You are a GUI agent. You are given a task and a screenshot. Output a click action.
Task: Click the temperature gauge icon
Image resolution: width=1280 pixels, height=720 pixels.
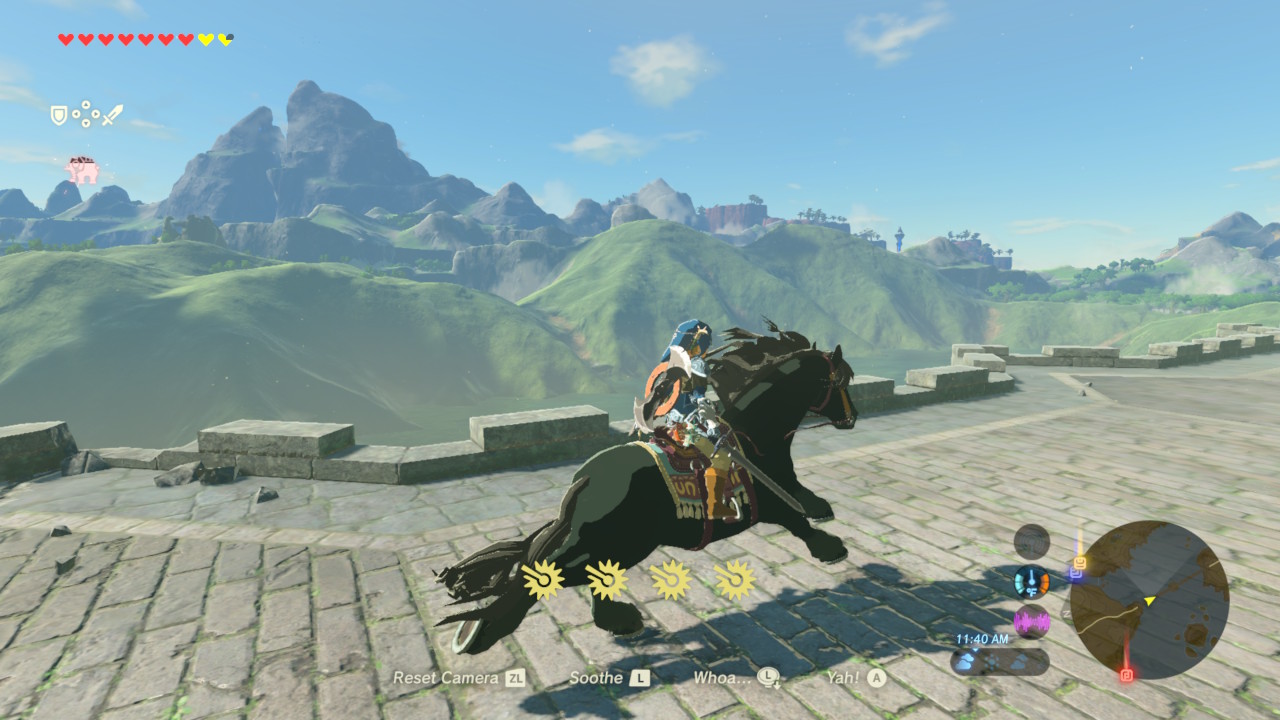[1031, 582]
